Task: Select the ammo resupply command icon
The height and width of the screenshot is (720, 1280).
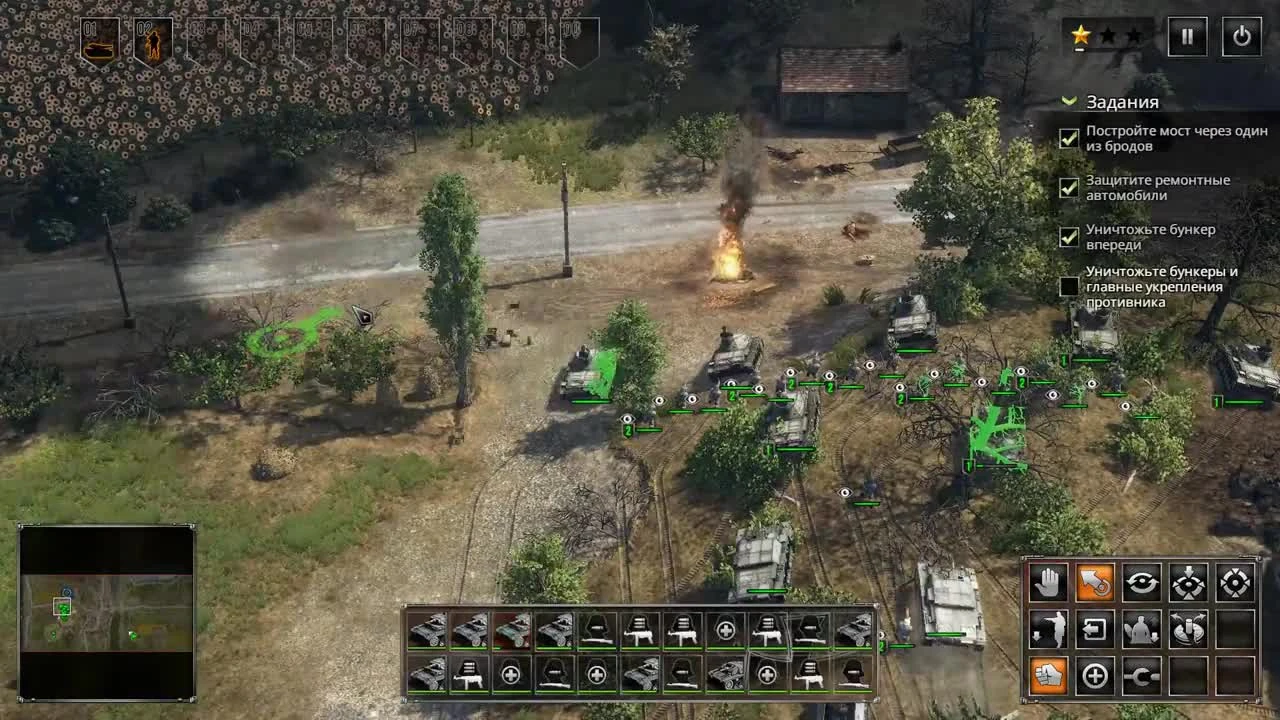Action: [x=1189, y=630]
